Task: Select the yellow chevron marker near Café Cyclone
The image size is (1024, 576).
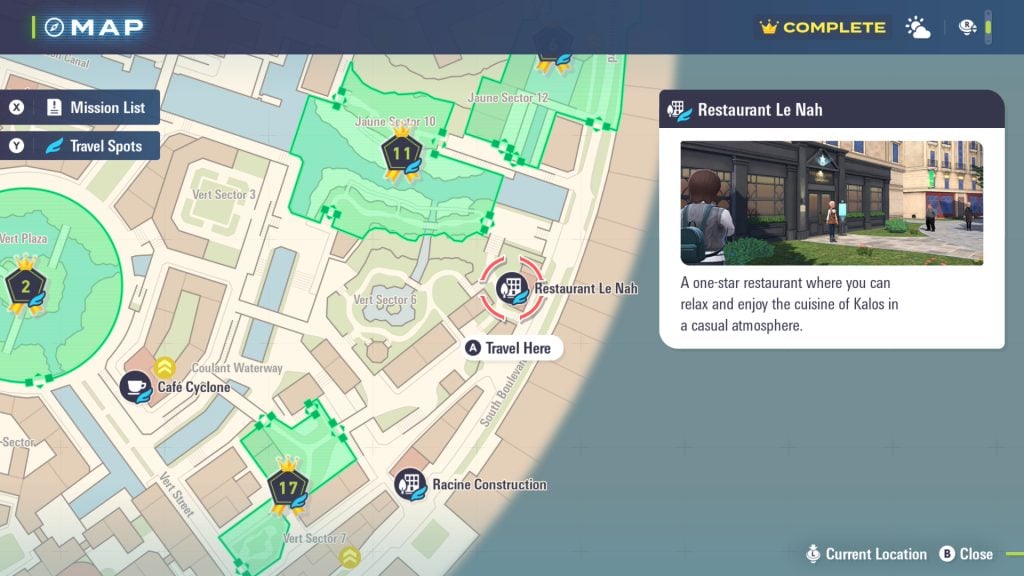Action: pyautogui.click(x=166, y=367)
